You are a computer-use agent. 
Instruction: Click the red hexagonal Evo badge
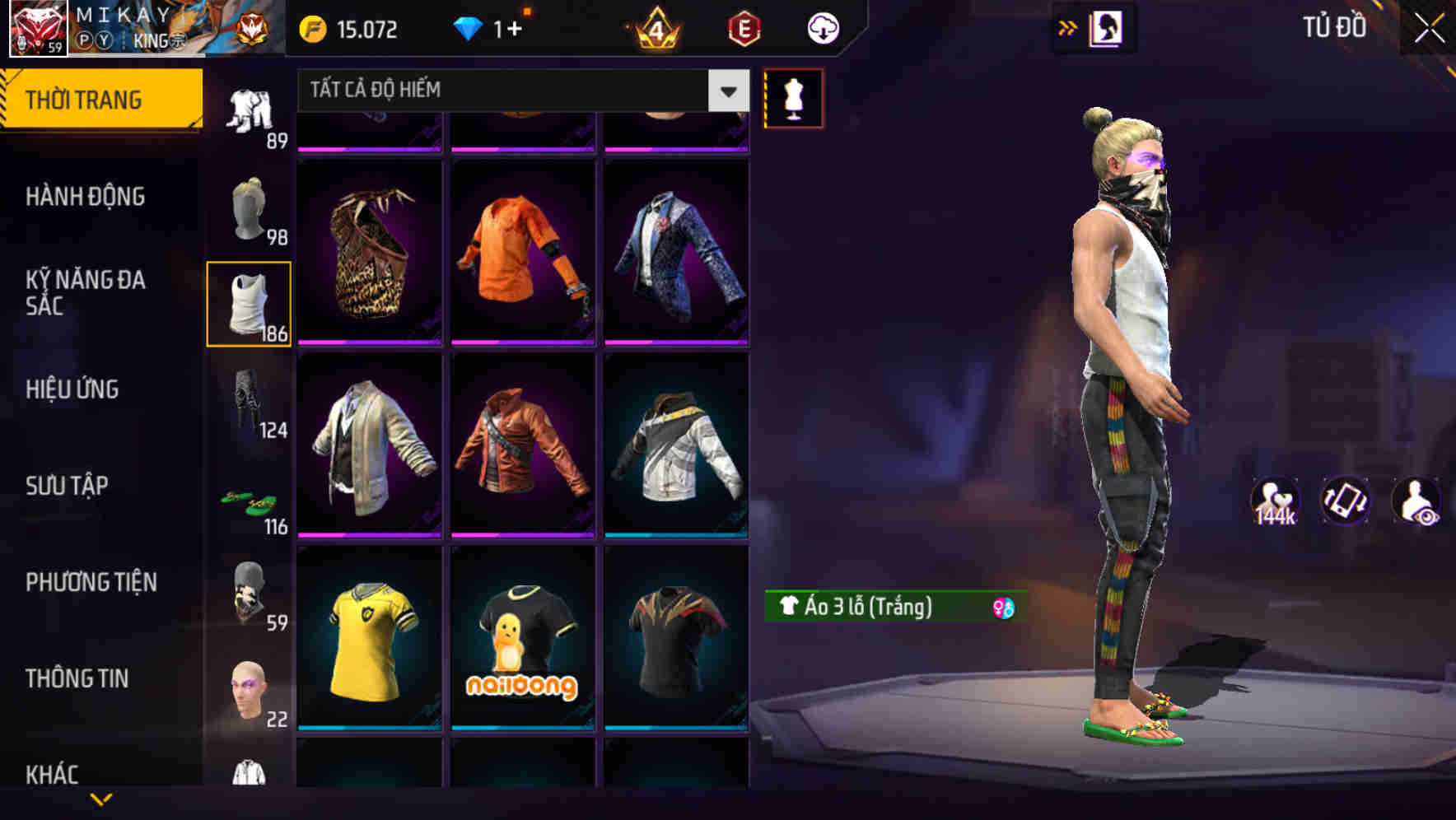(741, 30)
